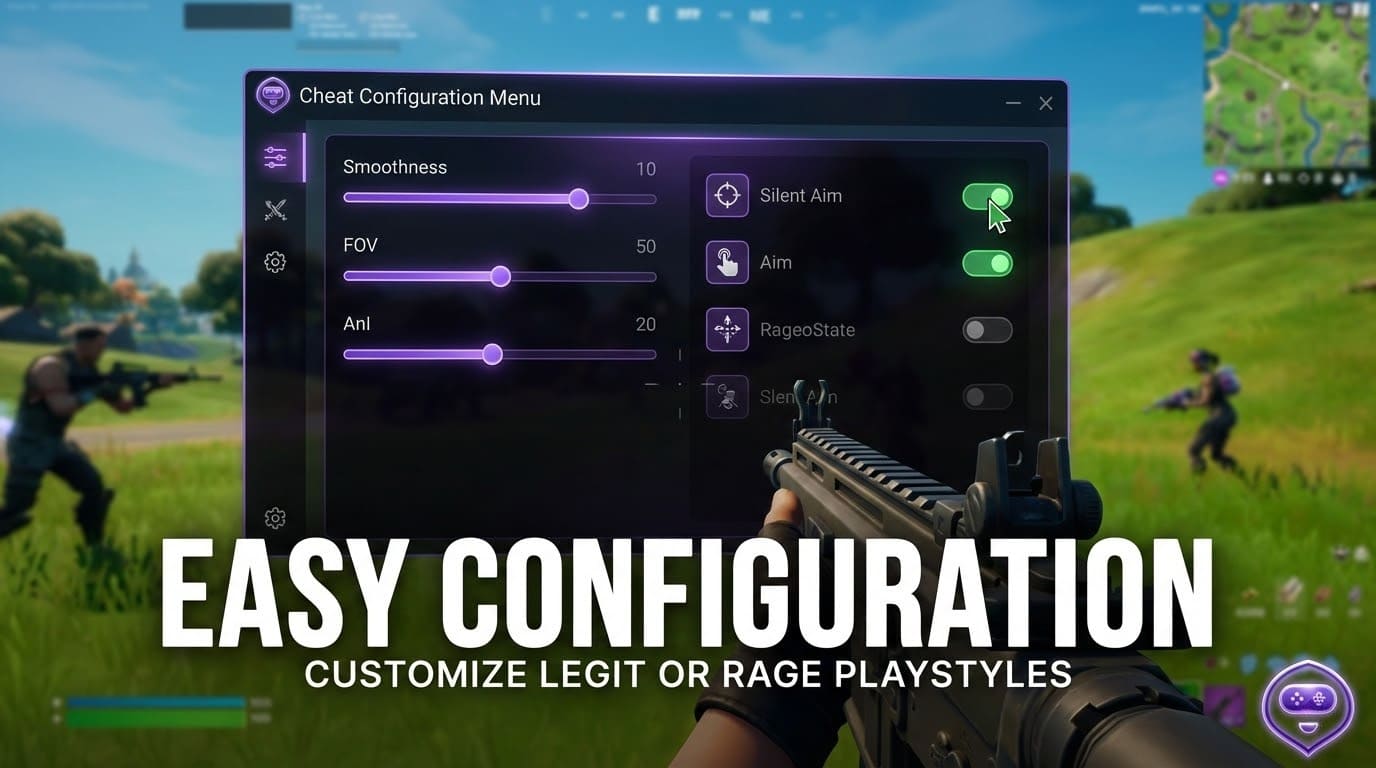Select the sliders configuration icon in the sidebar
This screenshot has width=1376, height=768.
click(275, 157)
